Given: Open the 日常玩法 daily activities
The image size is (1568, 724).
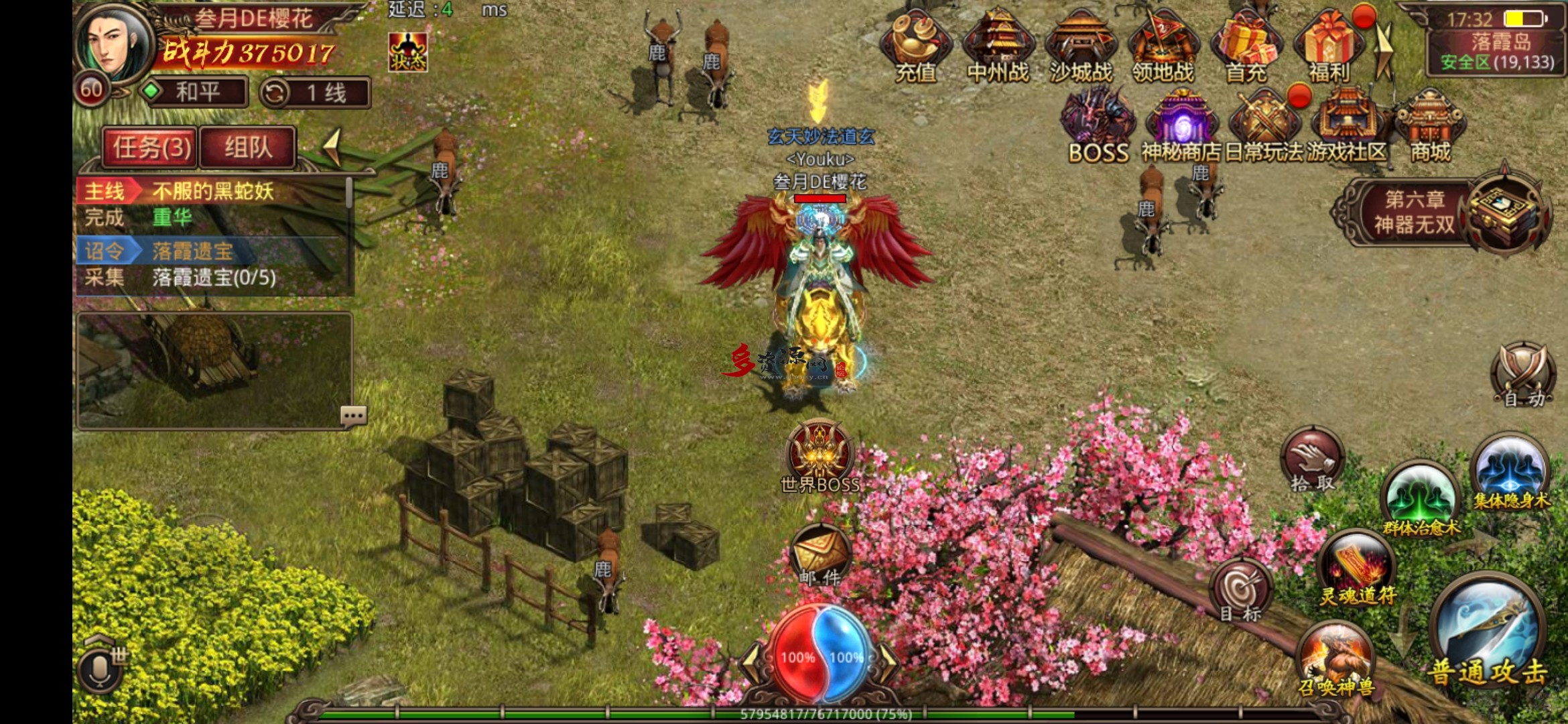Looking at the screenshot, I should pyautogui.click(x=1264, y=127).
